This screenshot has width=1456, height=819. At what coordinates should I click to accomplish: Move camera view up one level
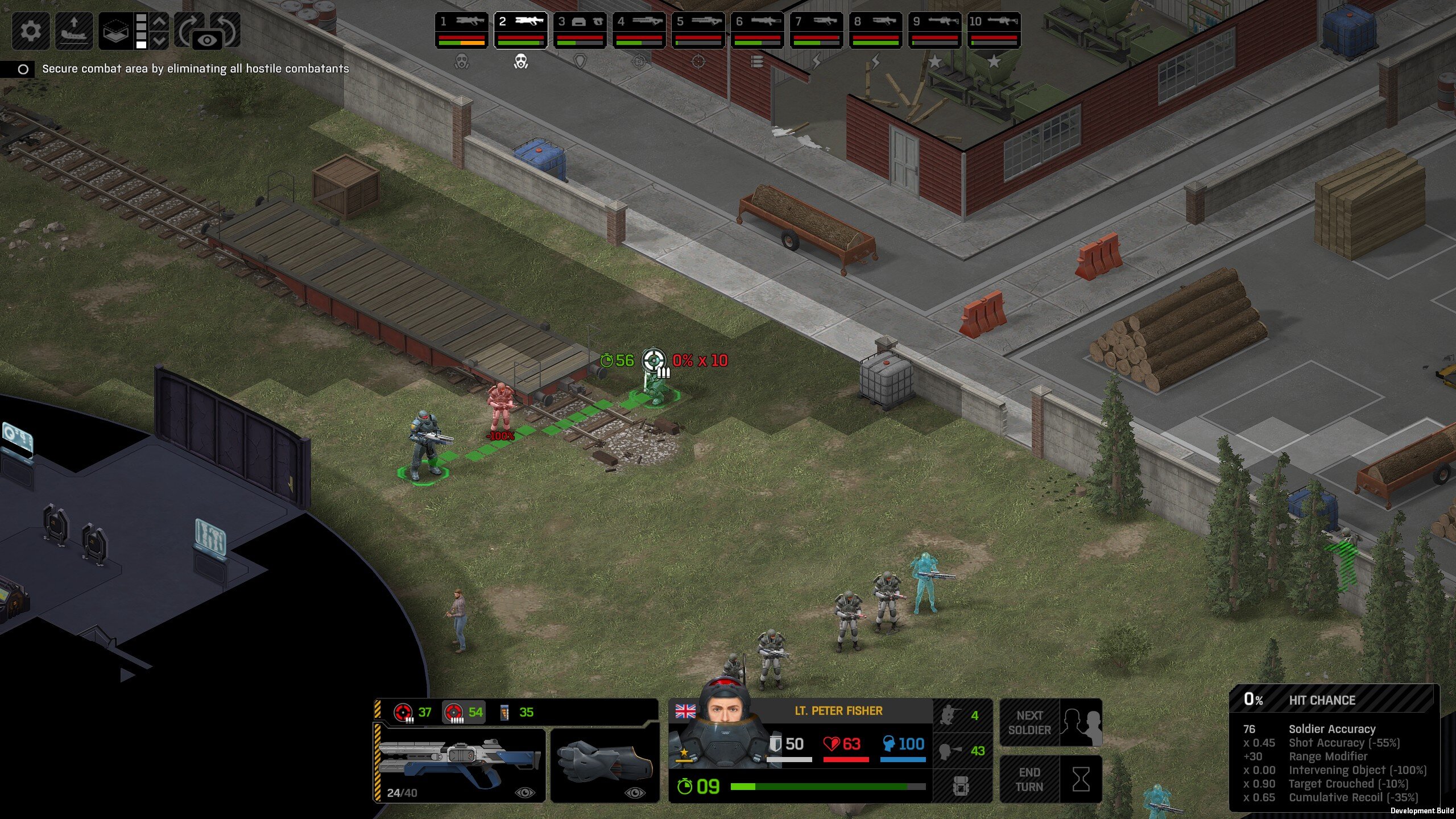coord(160,21)
